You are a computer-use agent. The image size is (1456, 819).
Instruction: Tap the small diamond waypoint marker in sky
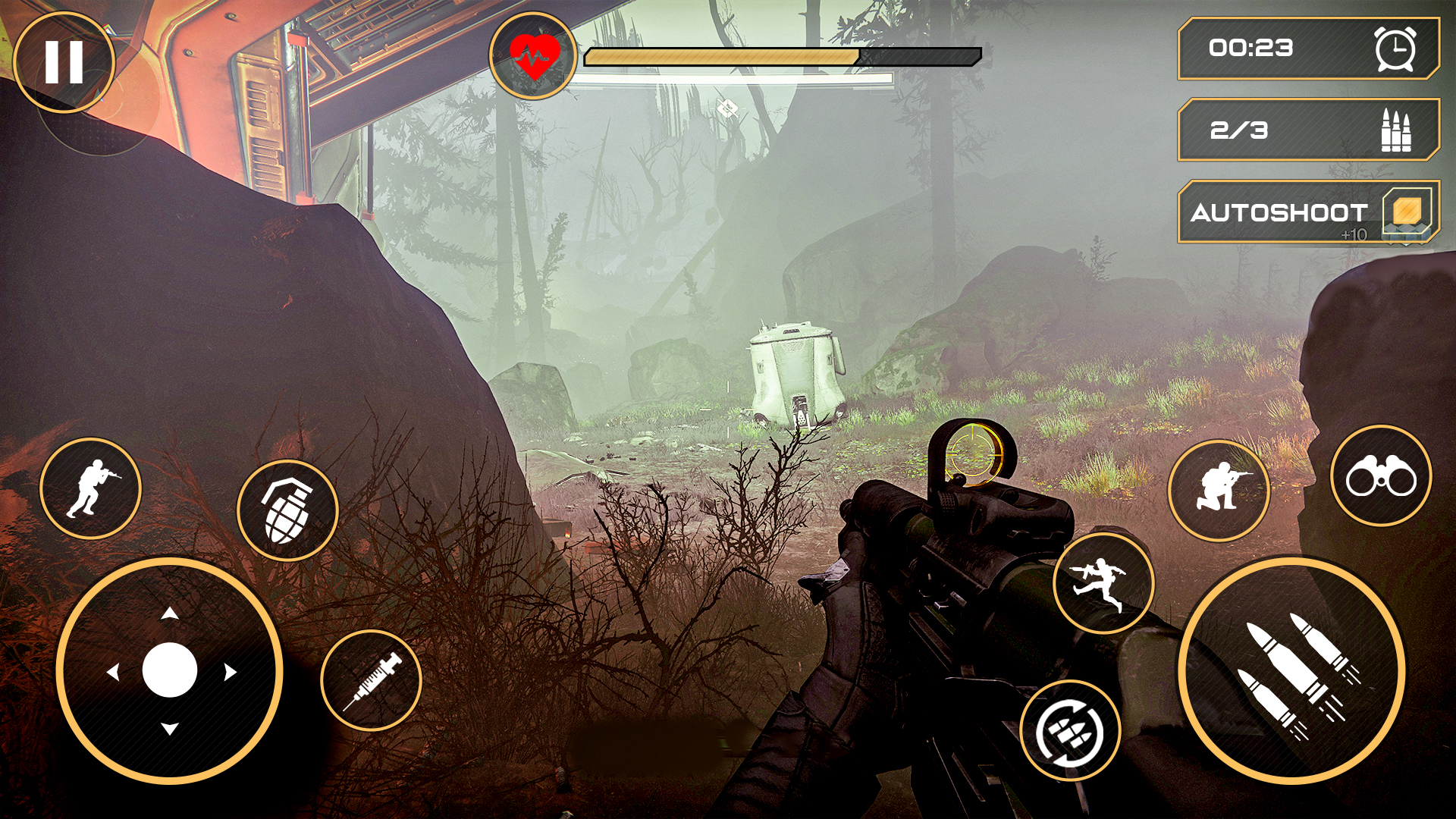[729, 109]
